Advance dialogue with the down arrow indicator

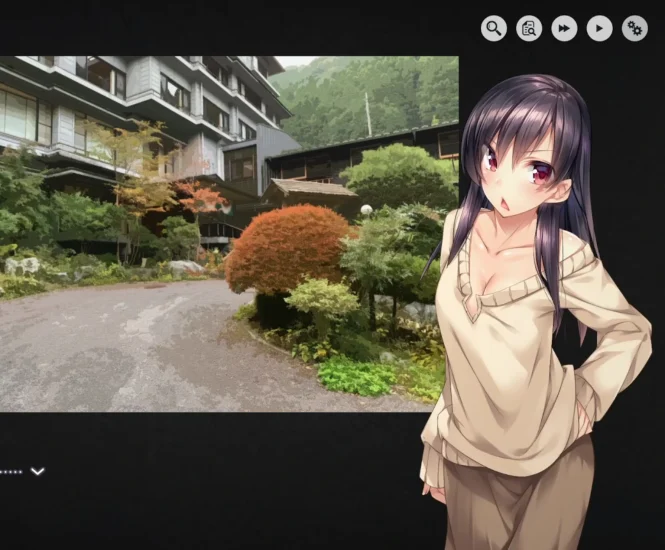38,471
